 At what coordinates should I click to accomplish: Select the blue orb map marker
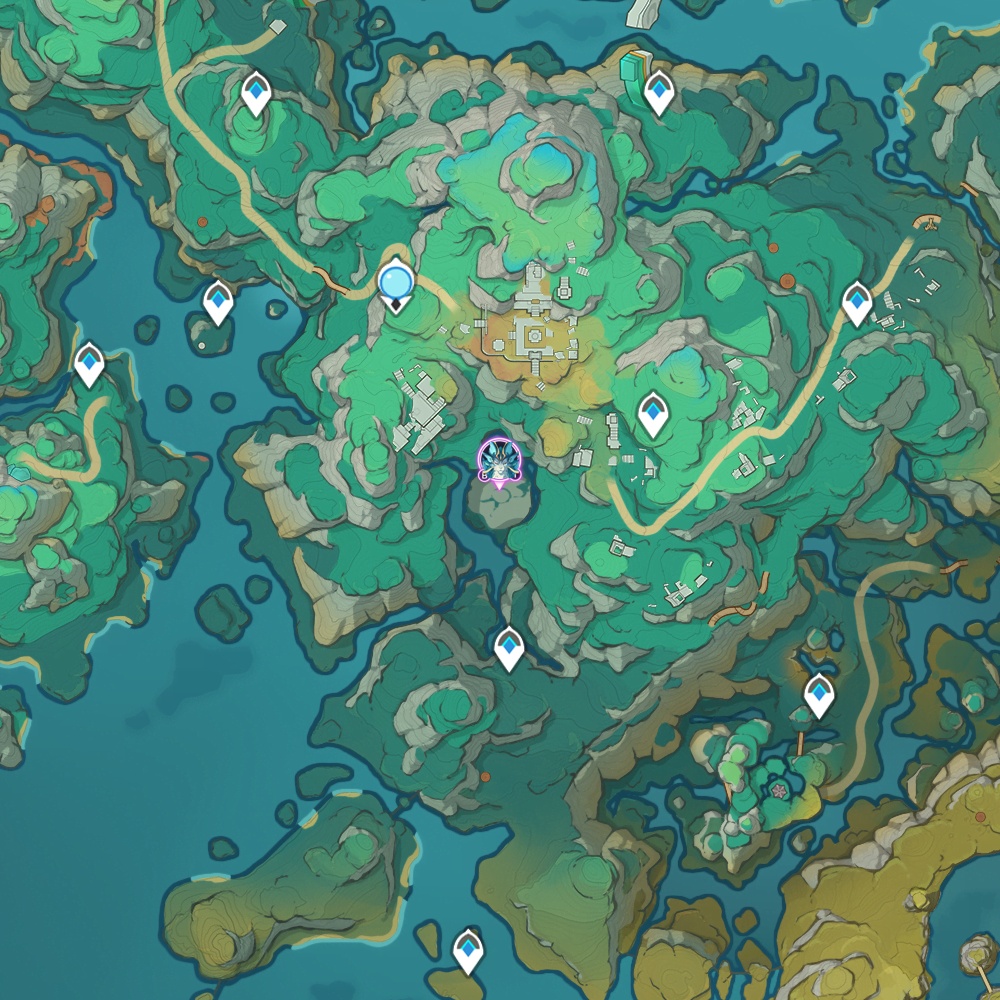tap(396, 282)
